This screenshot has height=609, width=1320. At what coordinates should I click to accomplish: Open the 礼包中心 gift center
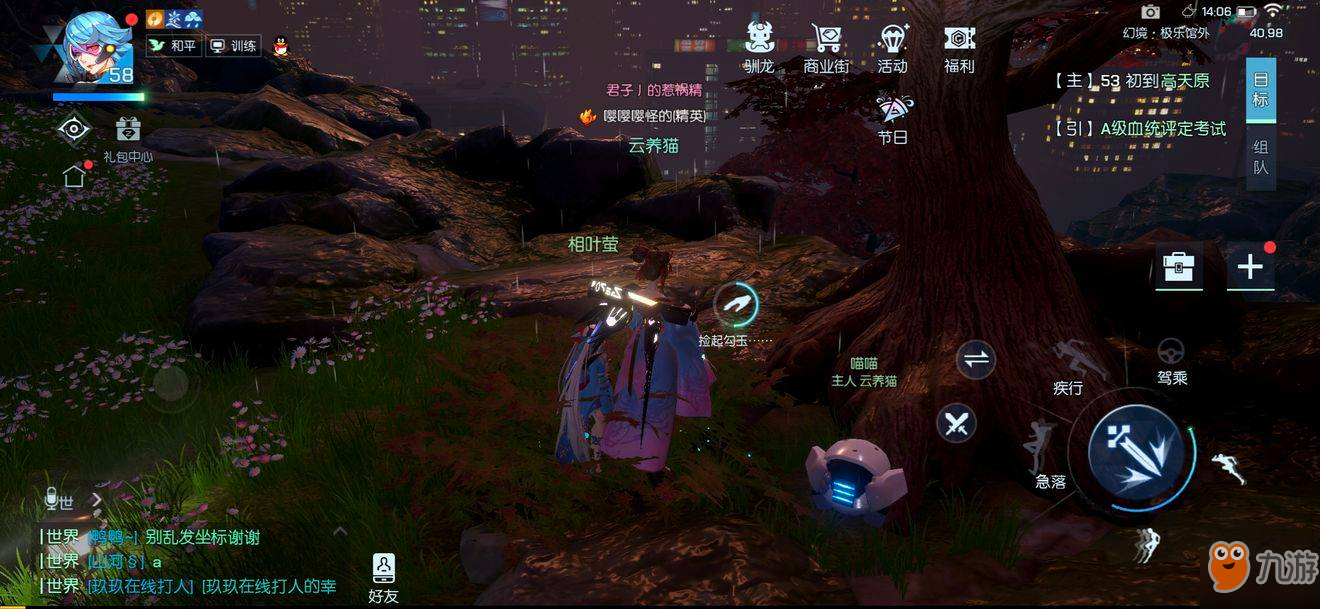pyautogui.click(x=128, y=138)
